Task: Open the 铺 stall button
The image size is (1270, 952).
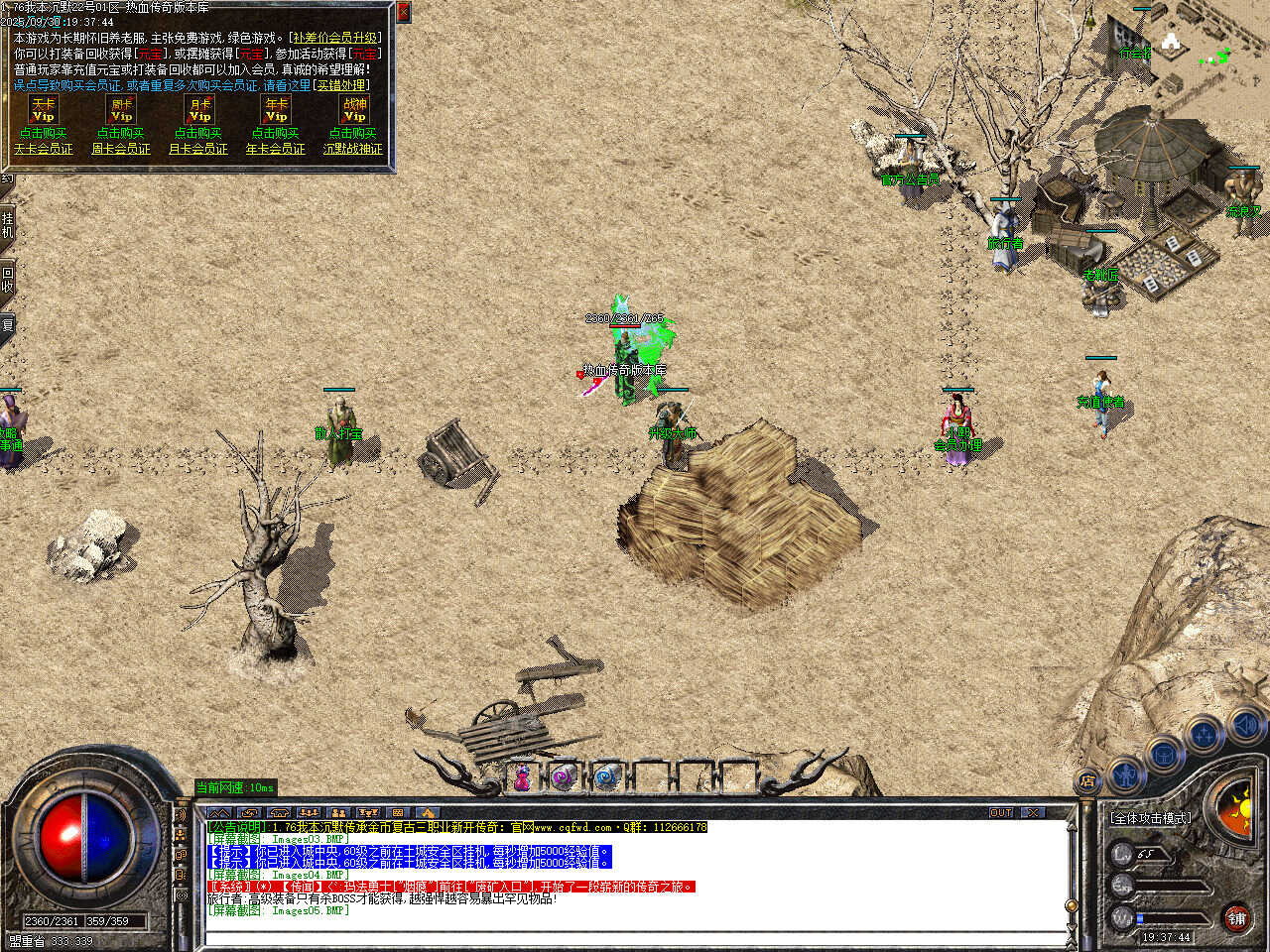Action: [x=1236, y=918]
